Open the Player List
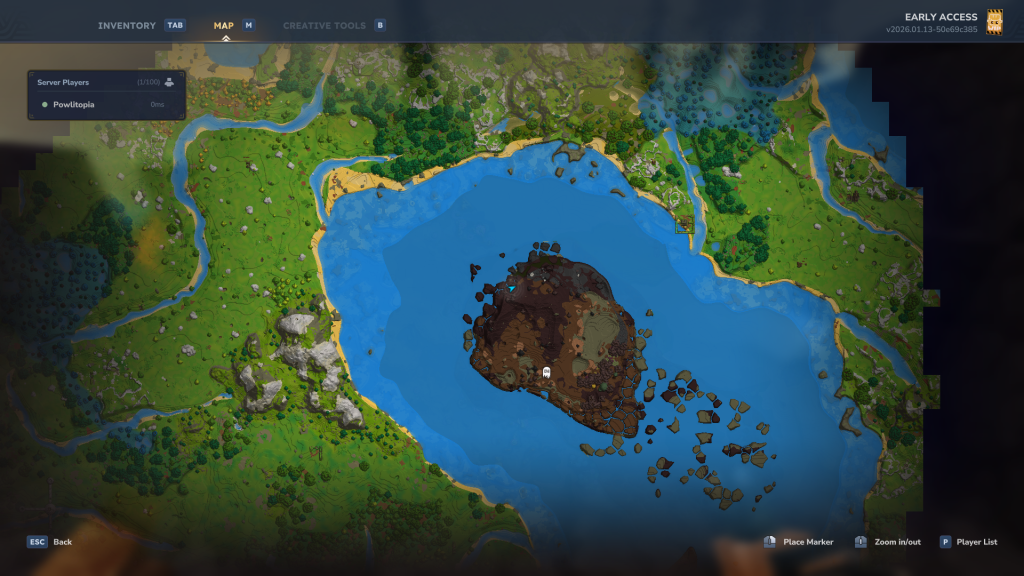 [x=968, y=542]
